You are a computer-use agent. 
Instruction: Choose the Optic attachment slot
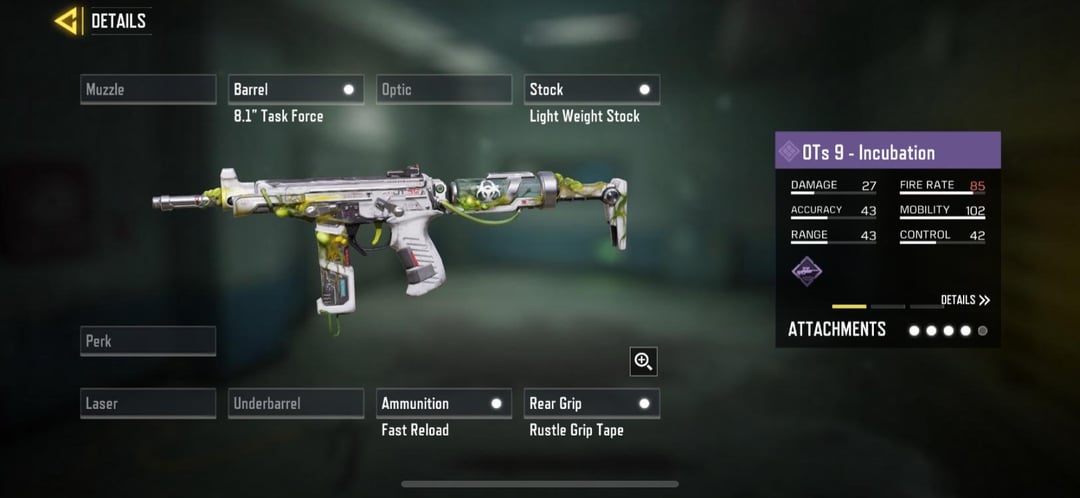pyautogui.click(x=444, y=89)
